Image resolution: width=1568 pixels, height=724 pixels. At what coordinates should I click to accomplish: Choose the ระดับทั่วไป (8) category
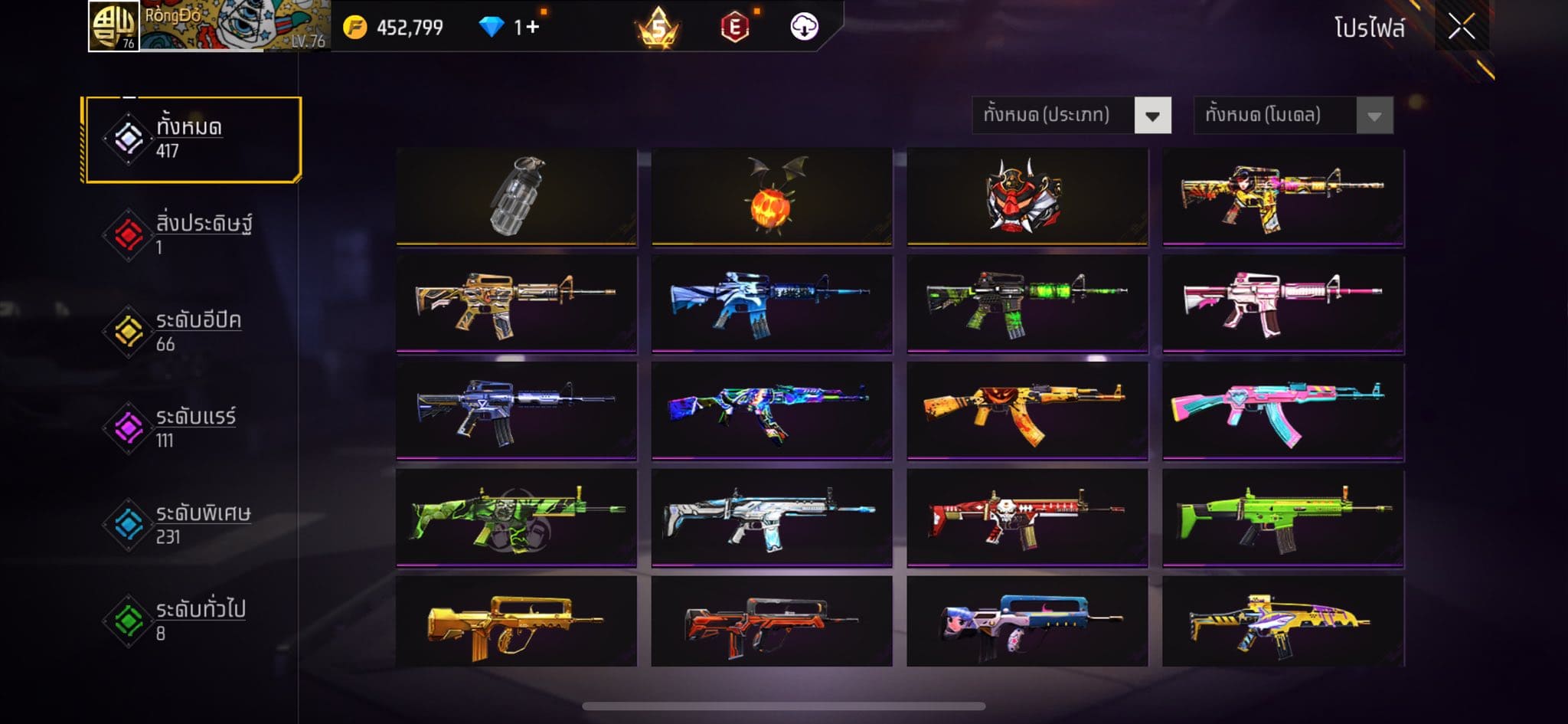[192, 621]
